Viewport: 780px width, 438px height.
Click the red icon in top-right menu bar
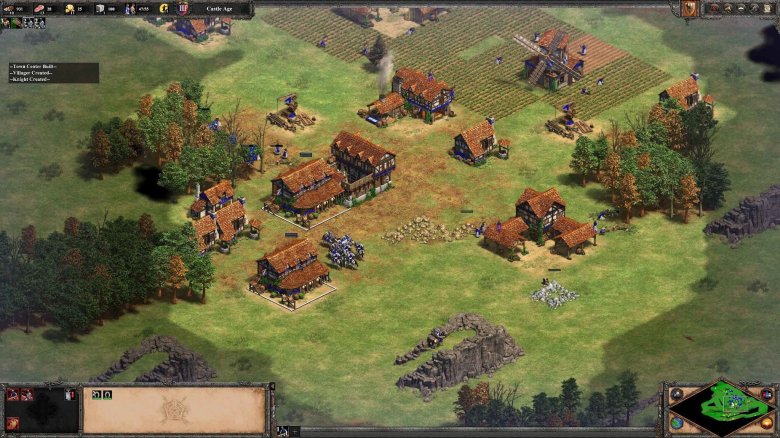point(715,8)
